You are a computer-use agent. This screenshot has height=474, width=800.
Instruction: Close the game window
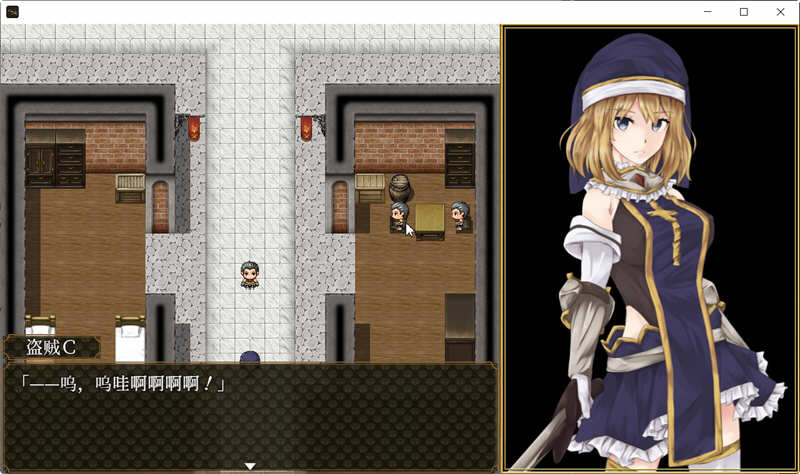(780, 12)
